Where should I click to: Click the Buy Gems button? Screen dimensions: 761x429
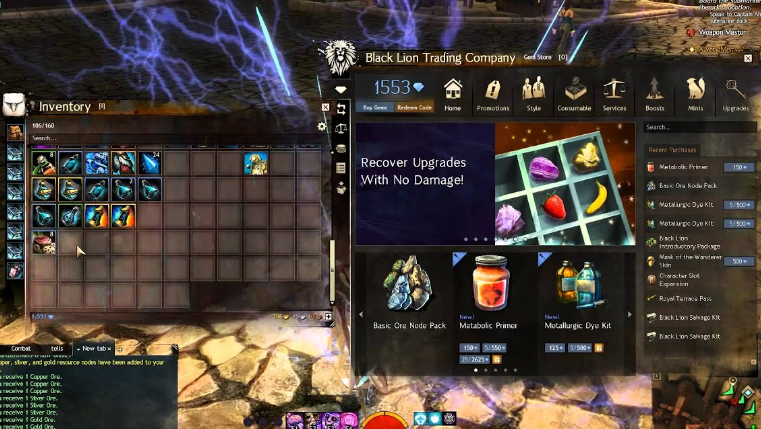375,107
